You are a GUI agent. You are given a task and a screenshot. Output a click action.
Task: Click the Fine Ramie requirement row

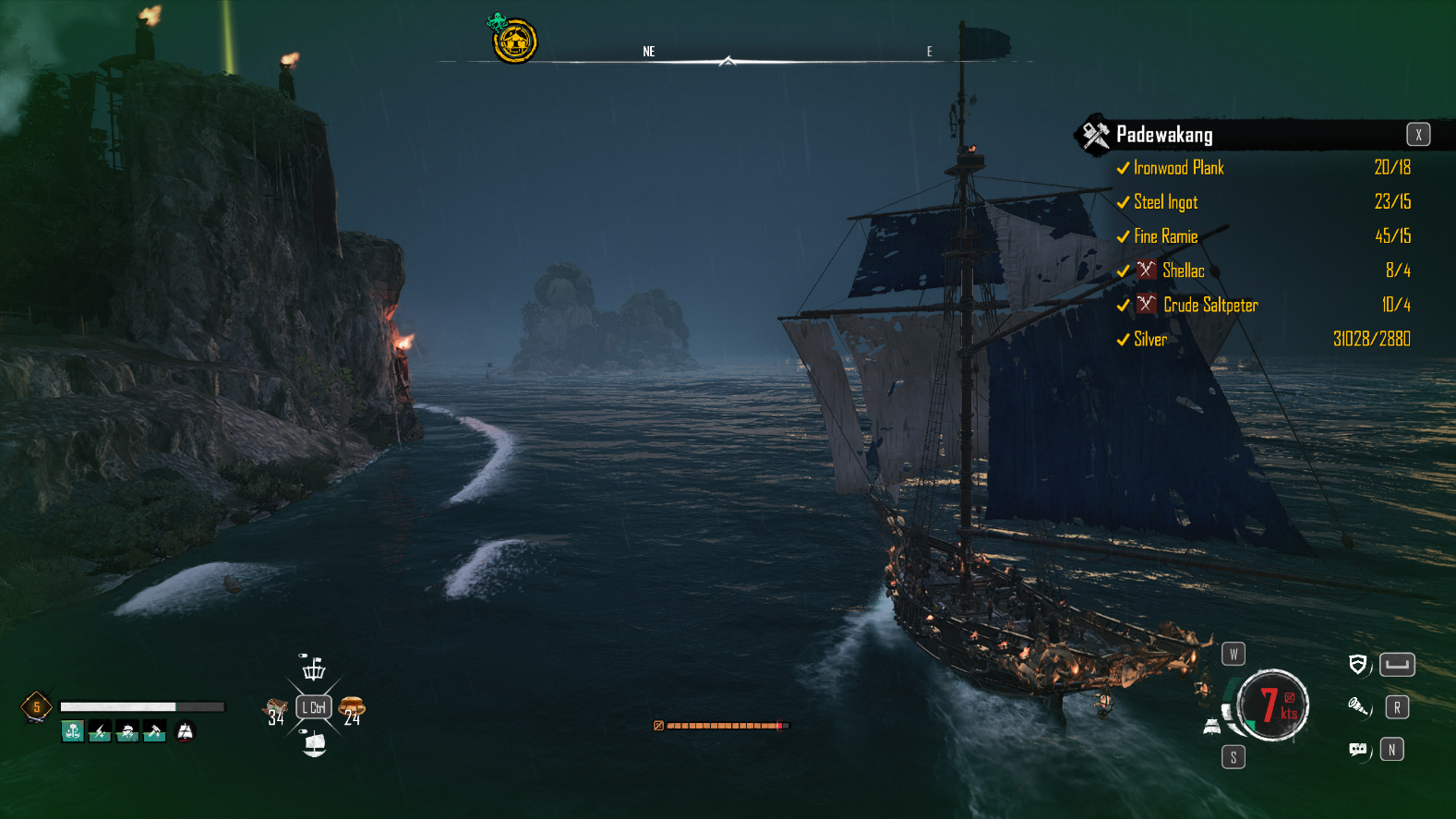point(1165,236)
